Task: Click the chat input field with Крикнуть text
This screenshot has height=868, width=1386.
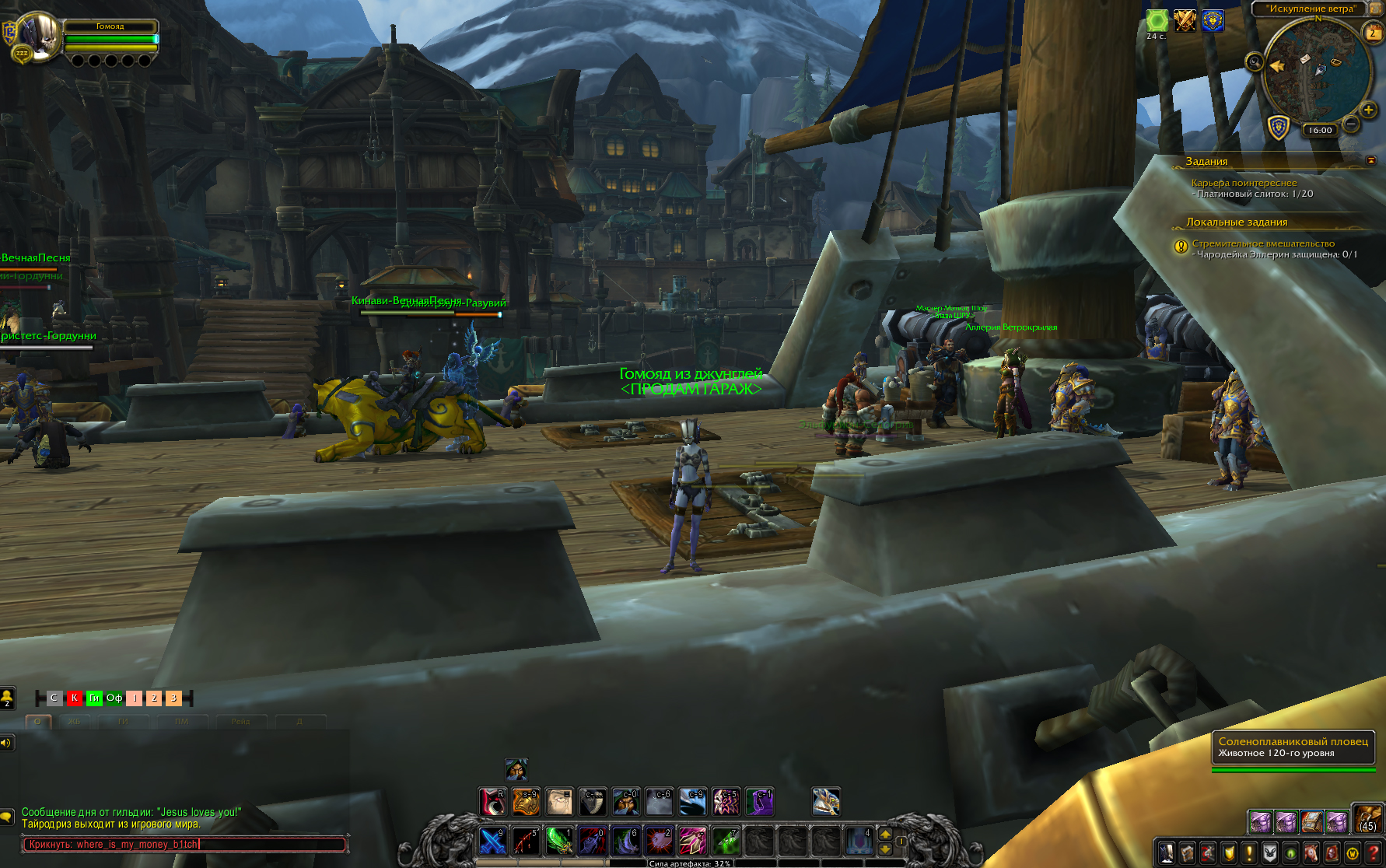Action: pyautogui.click(x=184, y=845)
